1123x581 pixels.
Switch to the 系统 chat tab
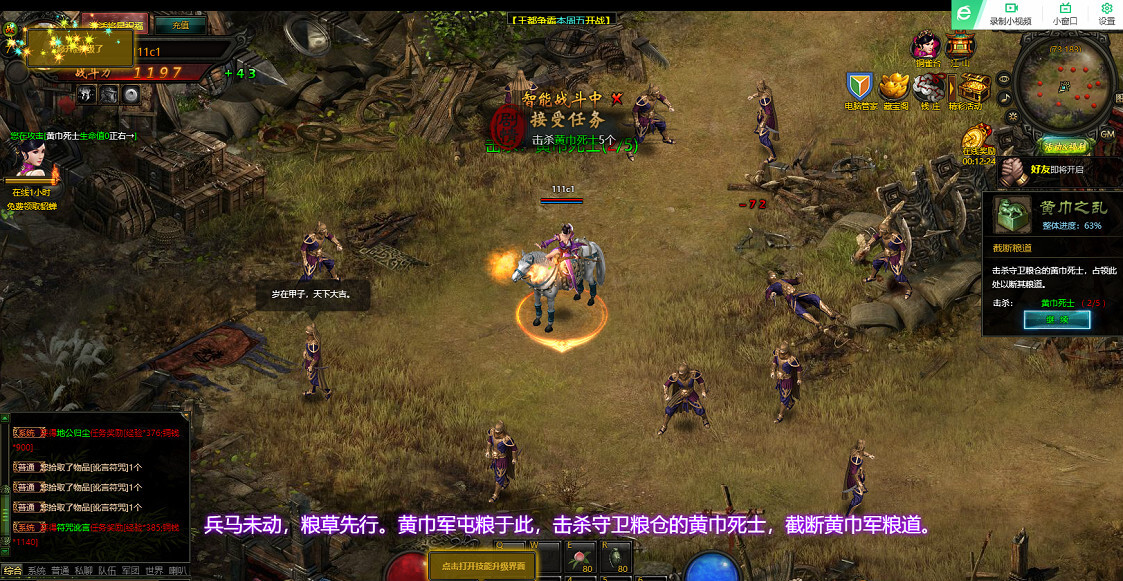[x=37, y=571]
